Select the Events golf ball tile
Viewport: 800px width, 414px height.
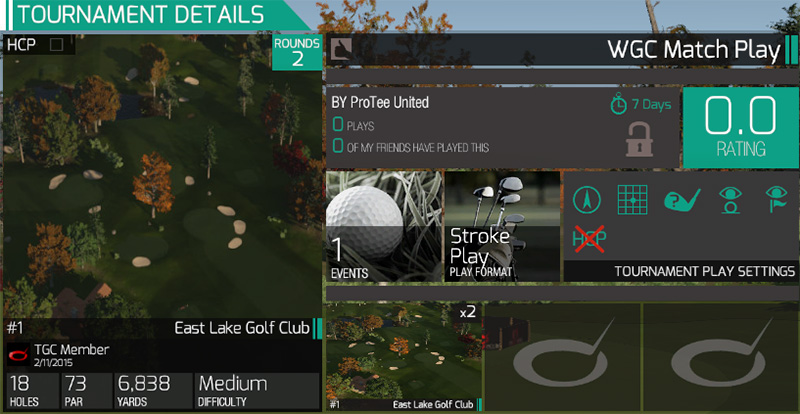tap(383, 227)
